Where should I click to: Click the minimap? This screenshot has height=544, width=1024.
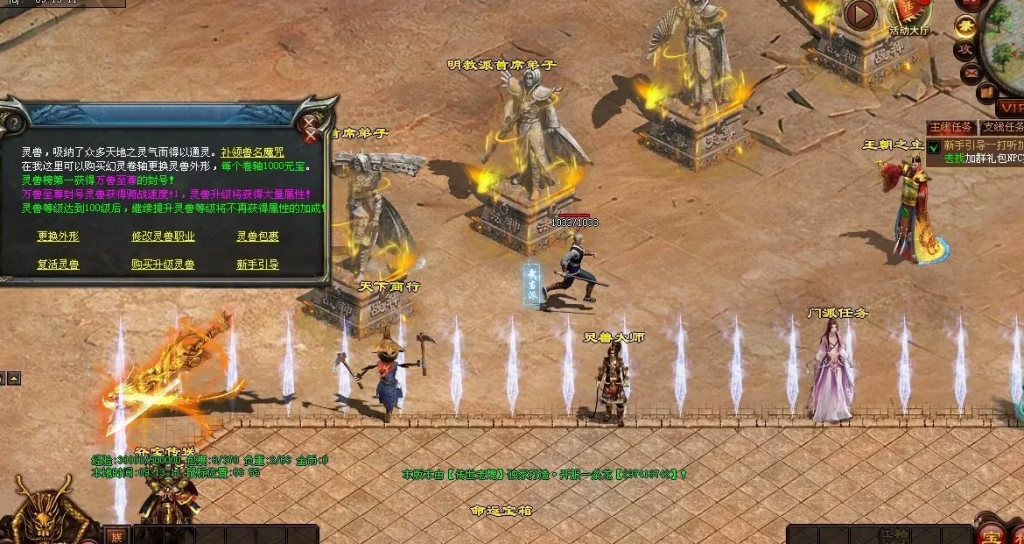coord(1005,35)
